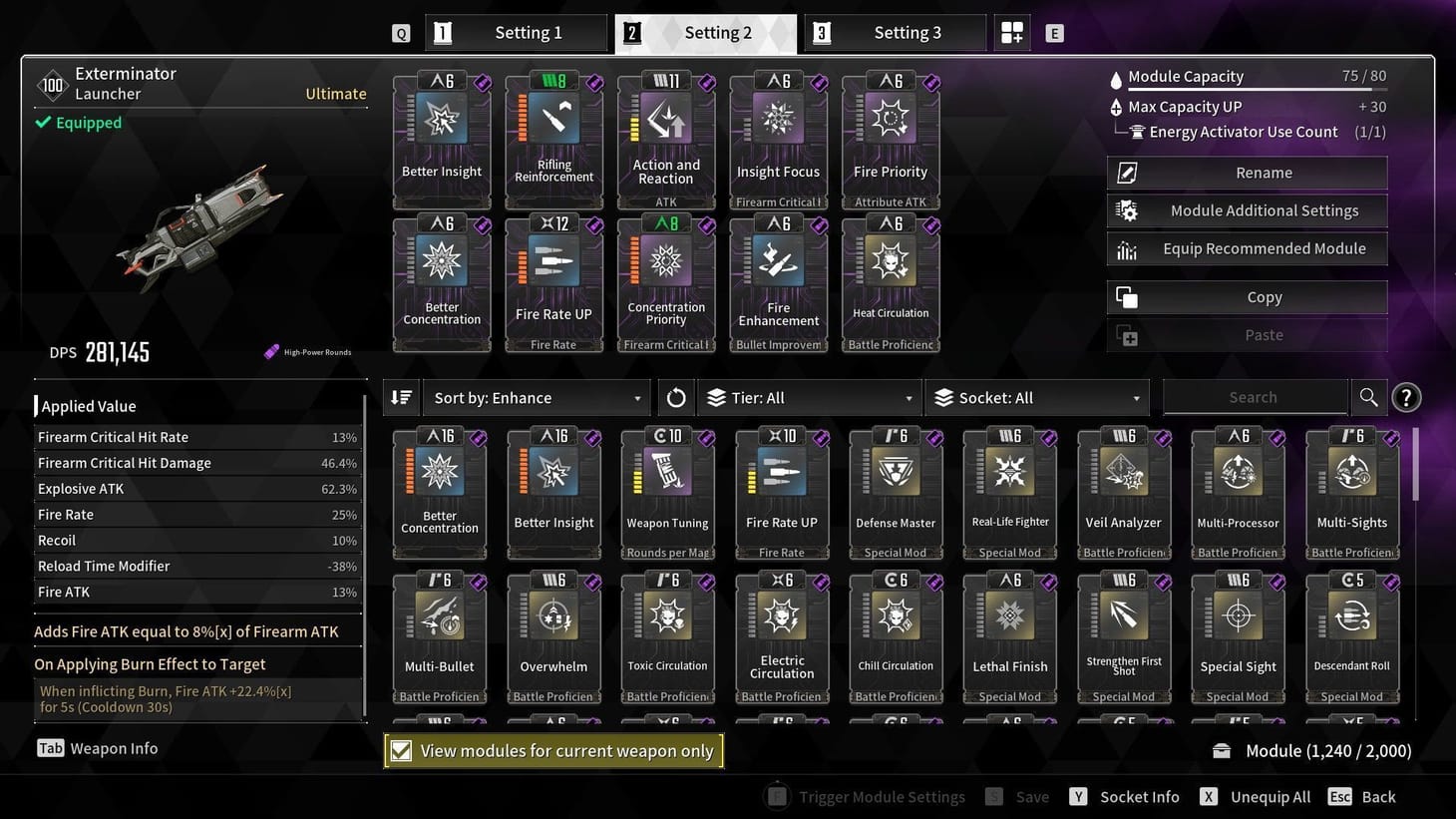Image resolution: width=1456 pixels, height=819 pixels.
Task: Open the Sort by Enhance dropdown
Action: pyautogui.click(x=536, y=397)
